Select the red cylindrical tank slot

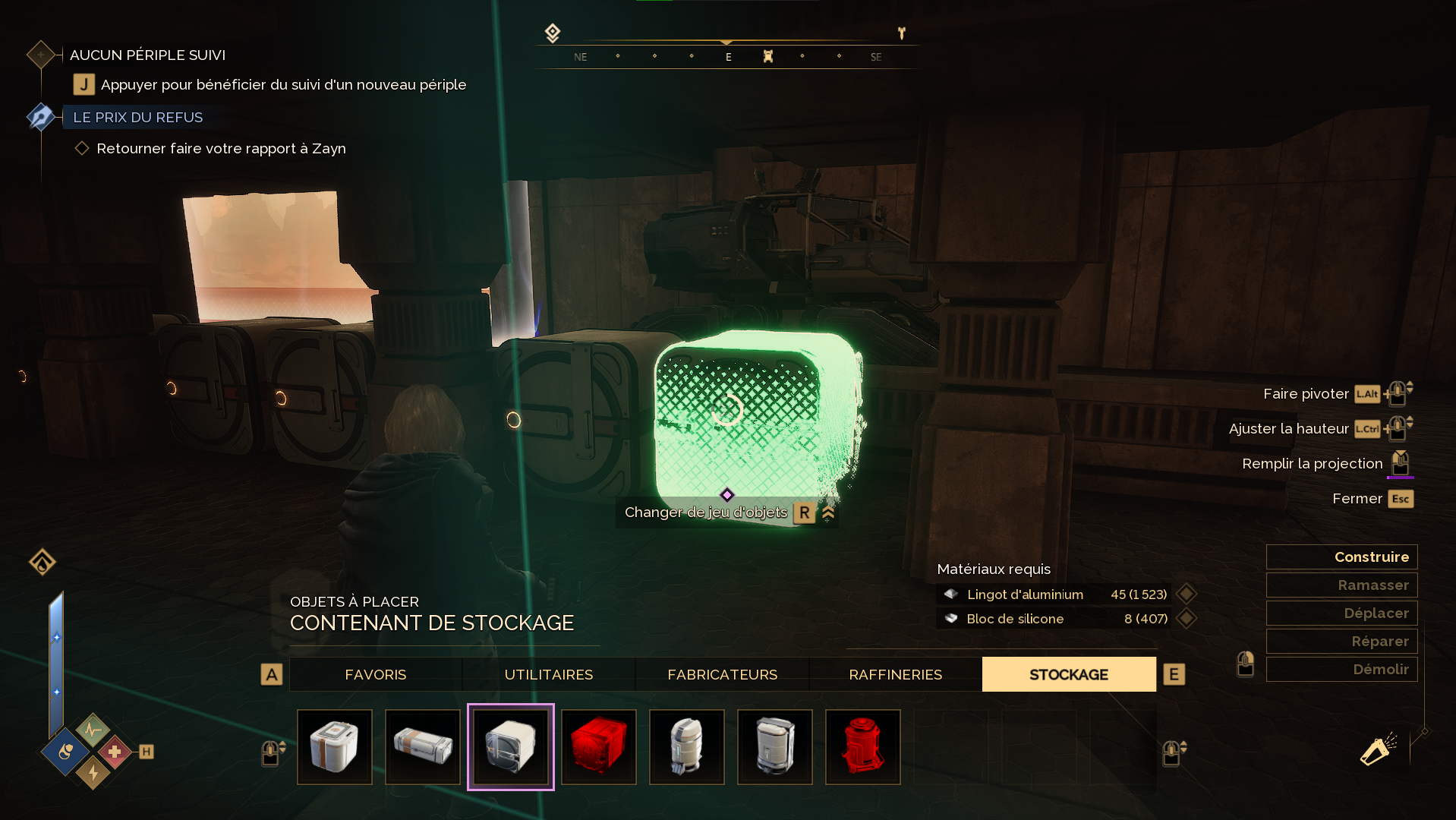(x=863, y=747)
